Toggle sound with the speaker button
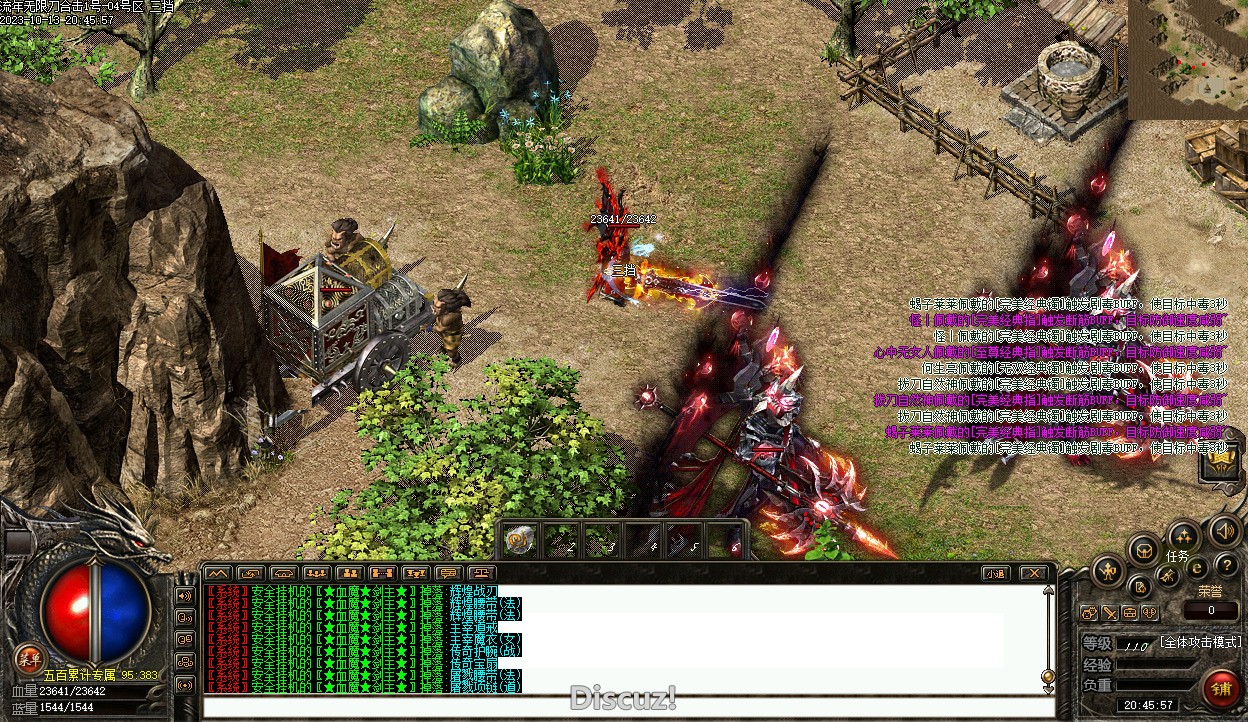Screen dimensions: 1248x722 1223,530
